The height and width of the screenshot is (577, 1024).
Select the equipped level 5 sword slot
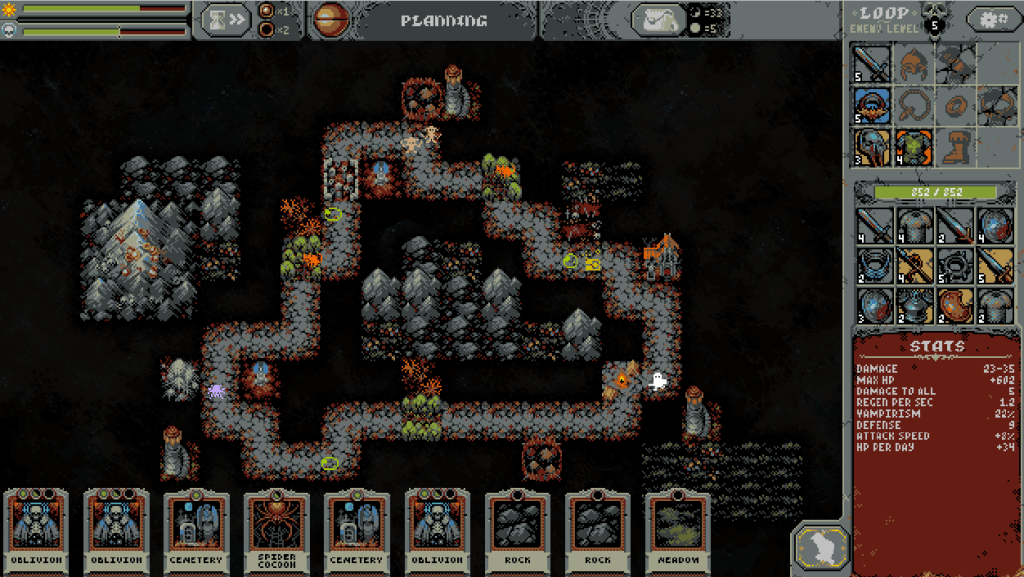click(872, 64)
